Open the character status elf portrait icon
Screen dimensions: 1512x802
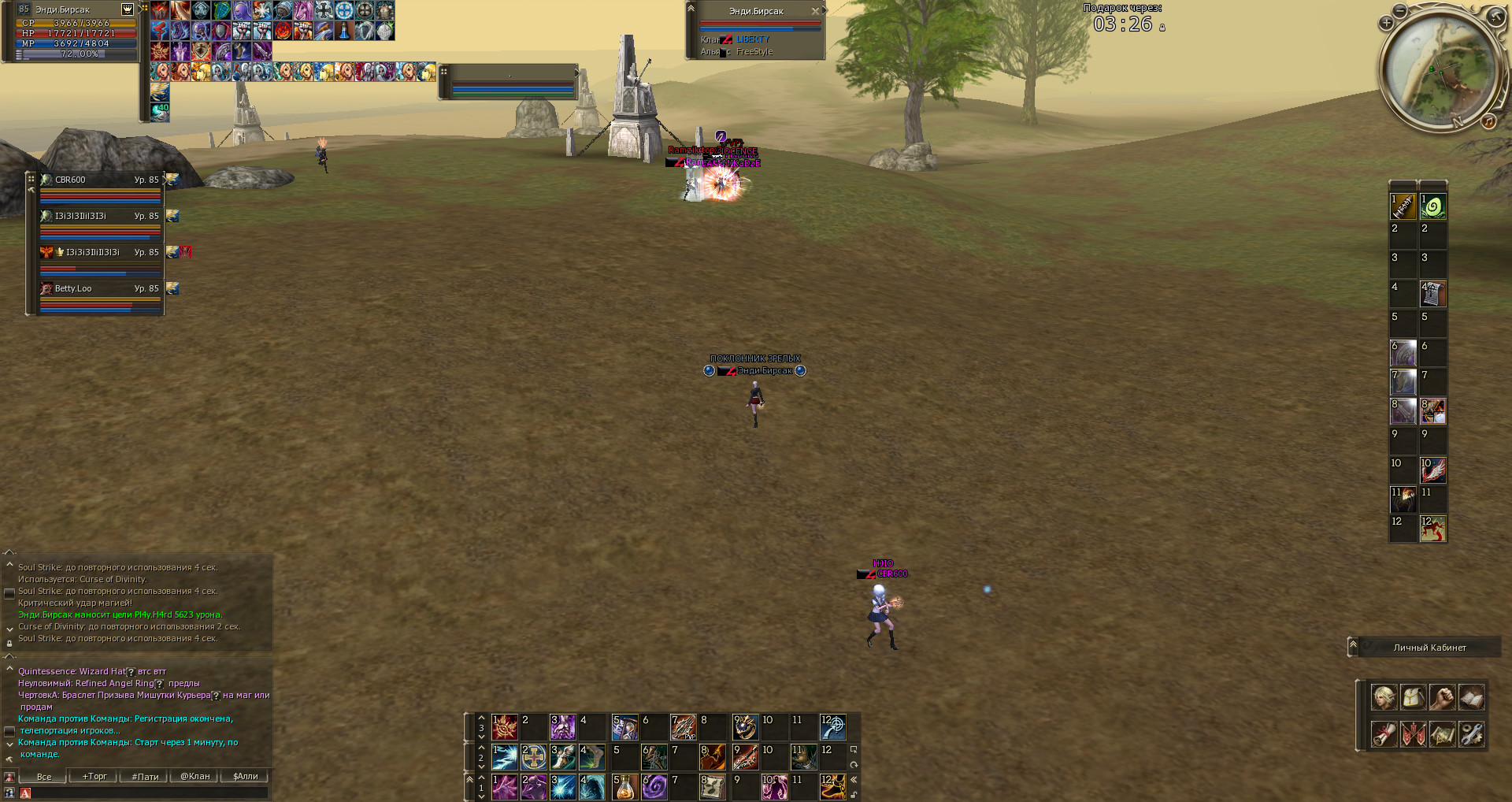(x=1384, y=697)
